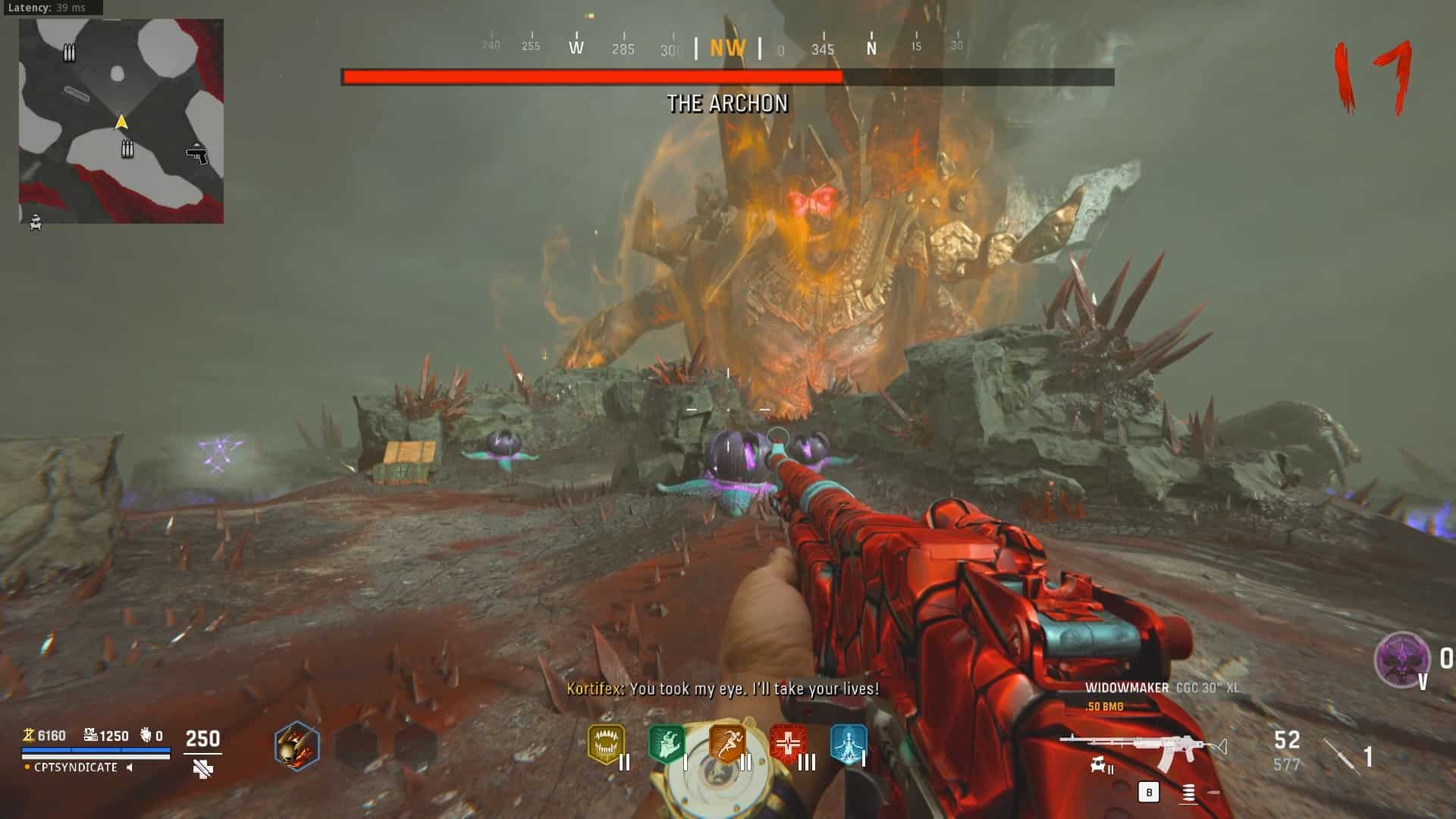The image size is (1456, 819).
Task: Click the stacked bullets fire mode icon
Action: point(1188,793)
